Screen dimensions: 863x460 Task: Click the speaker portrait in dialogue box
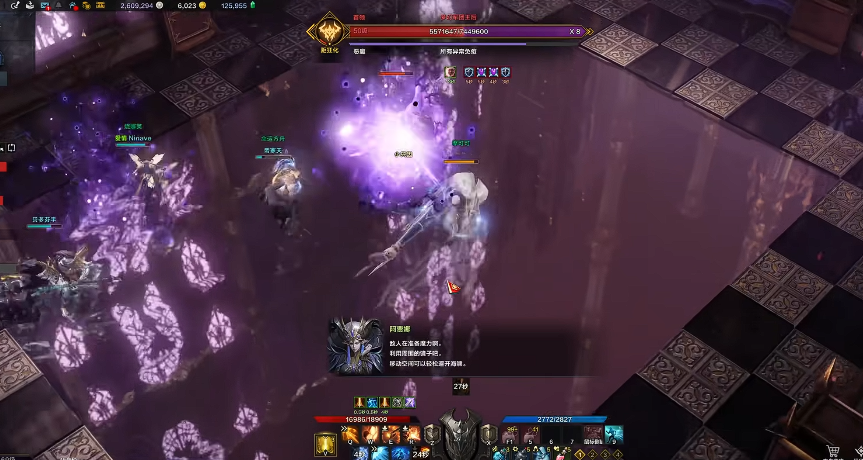(355, 346)
